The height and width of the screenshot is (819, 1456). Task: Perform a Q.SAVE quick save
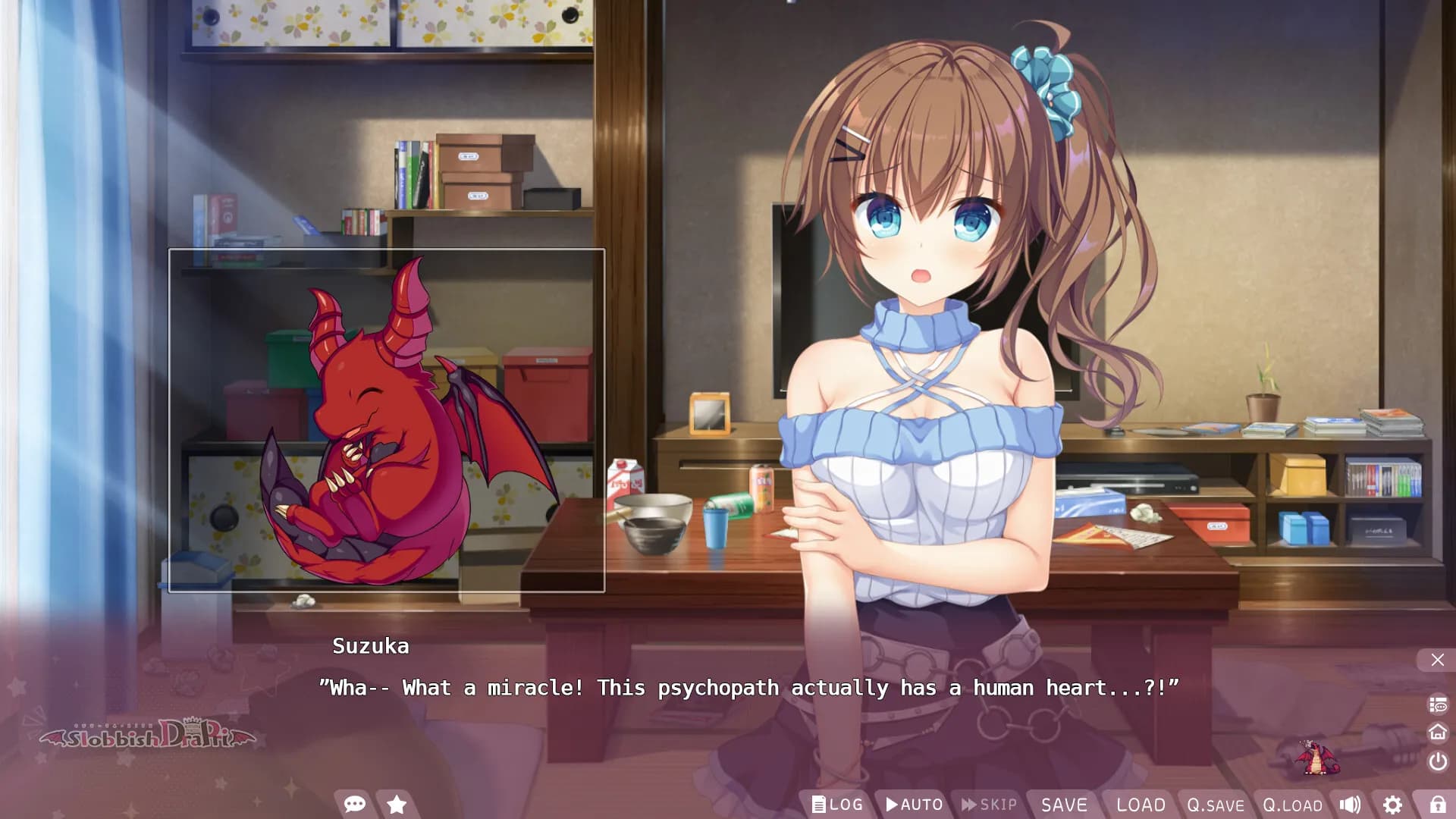(1216, 805)
